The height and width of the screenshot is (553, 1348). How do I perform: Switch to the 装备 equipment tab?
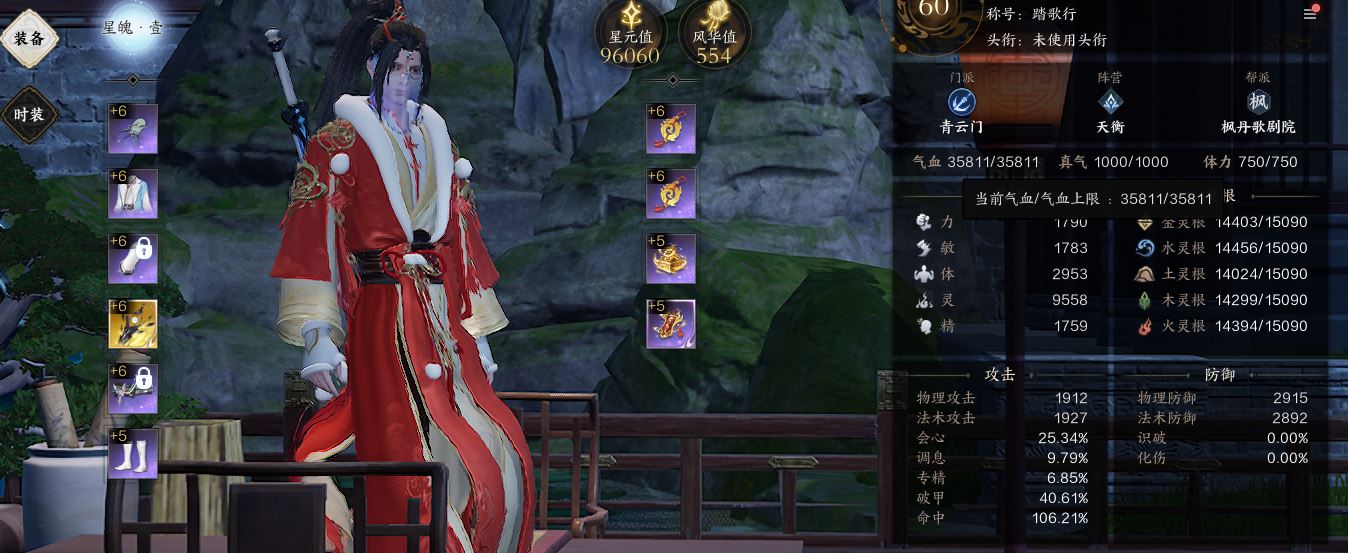click(29, 38)
